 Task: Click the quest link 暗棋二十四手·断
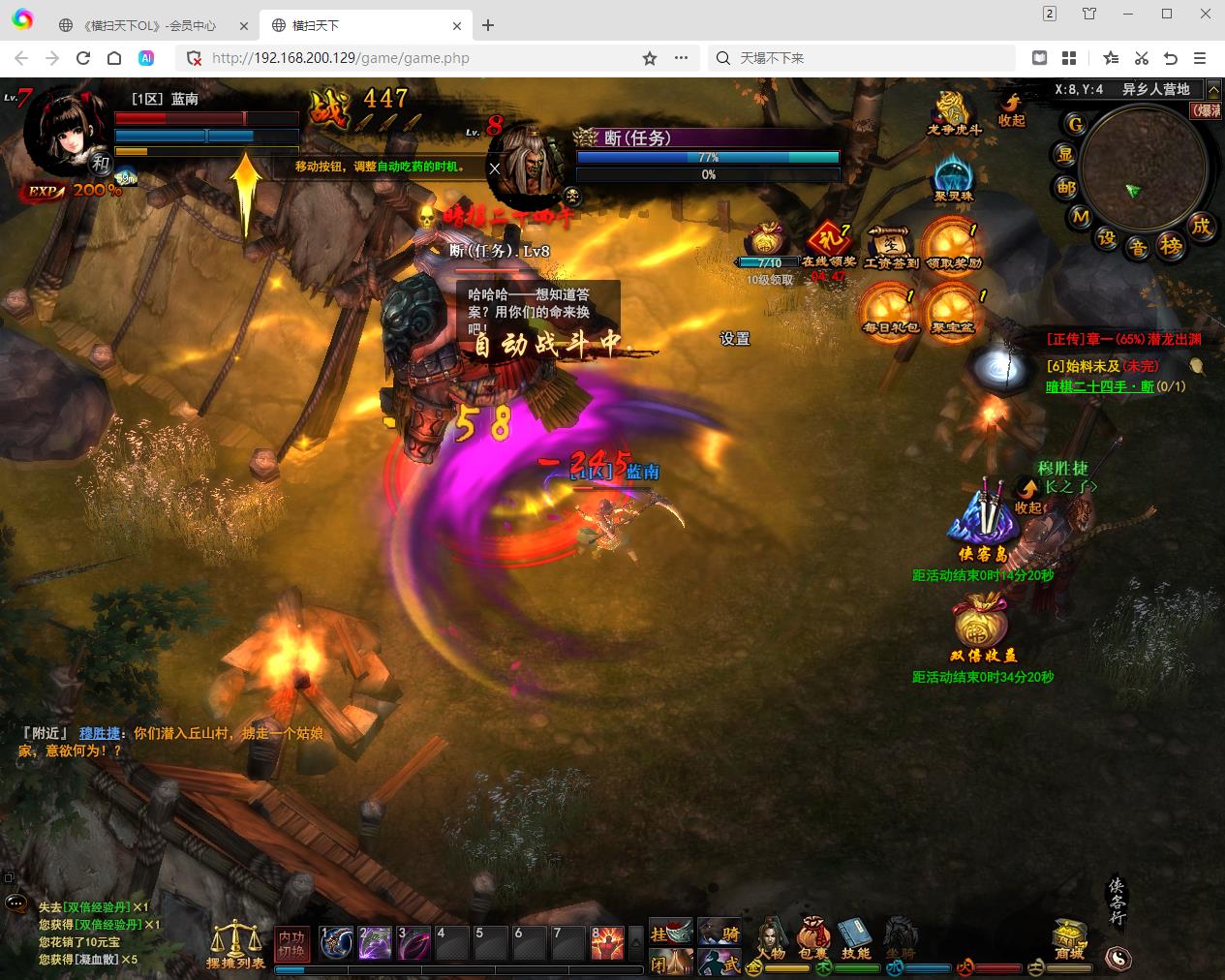pos(1100,386)
